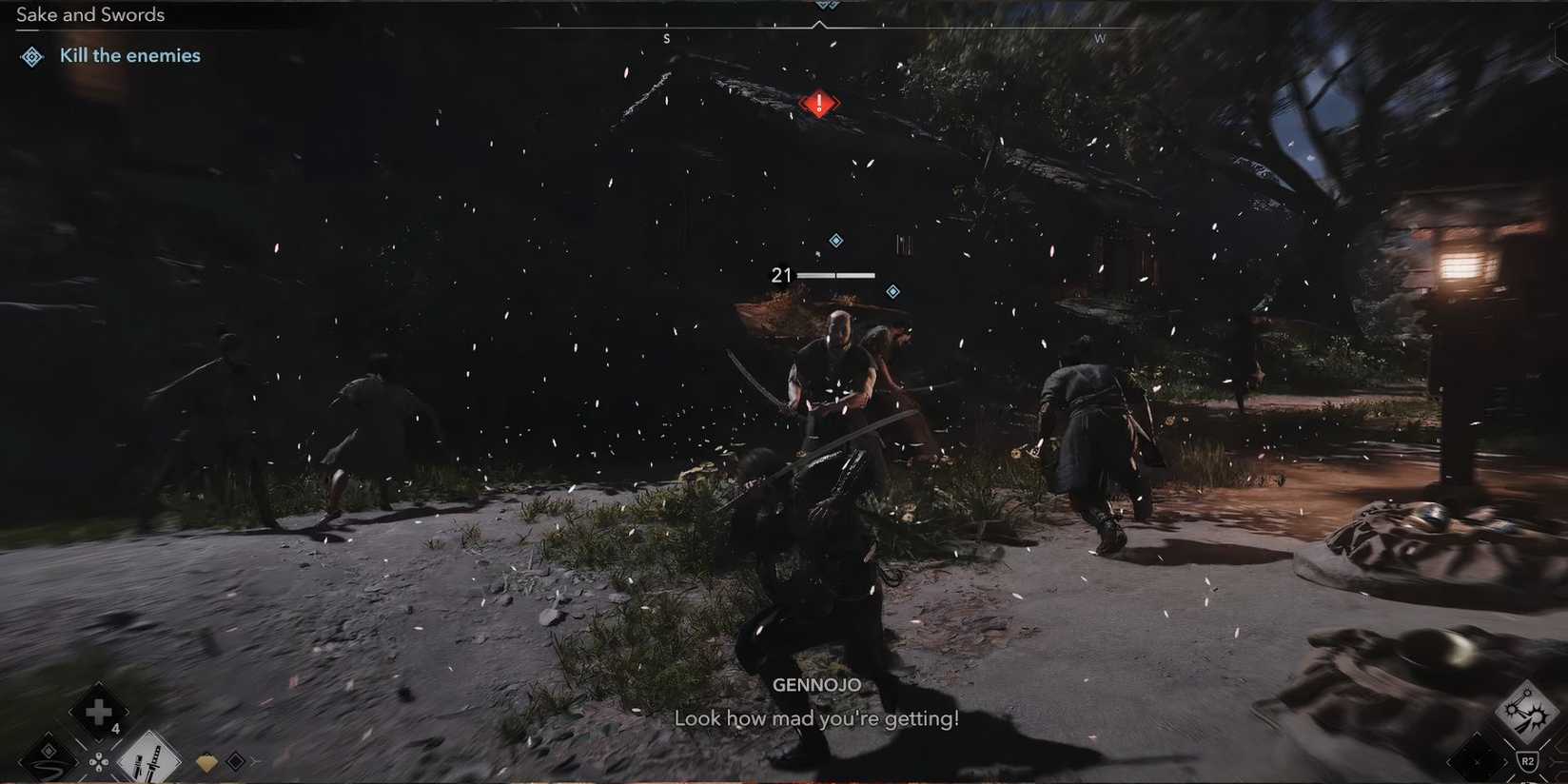1568x784 pixels.
Task: Toggle the blue diamond marker above the enemy health bar
Action: point(835,240)
